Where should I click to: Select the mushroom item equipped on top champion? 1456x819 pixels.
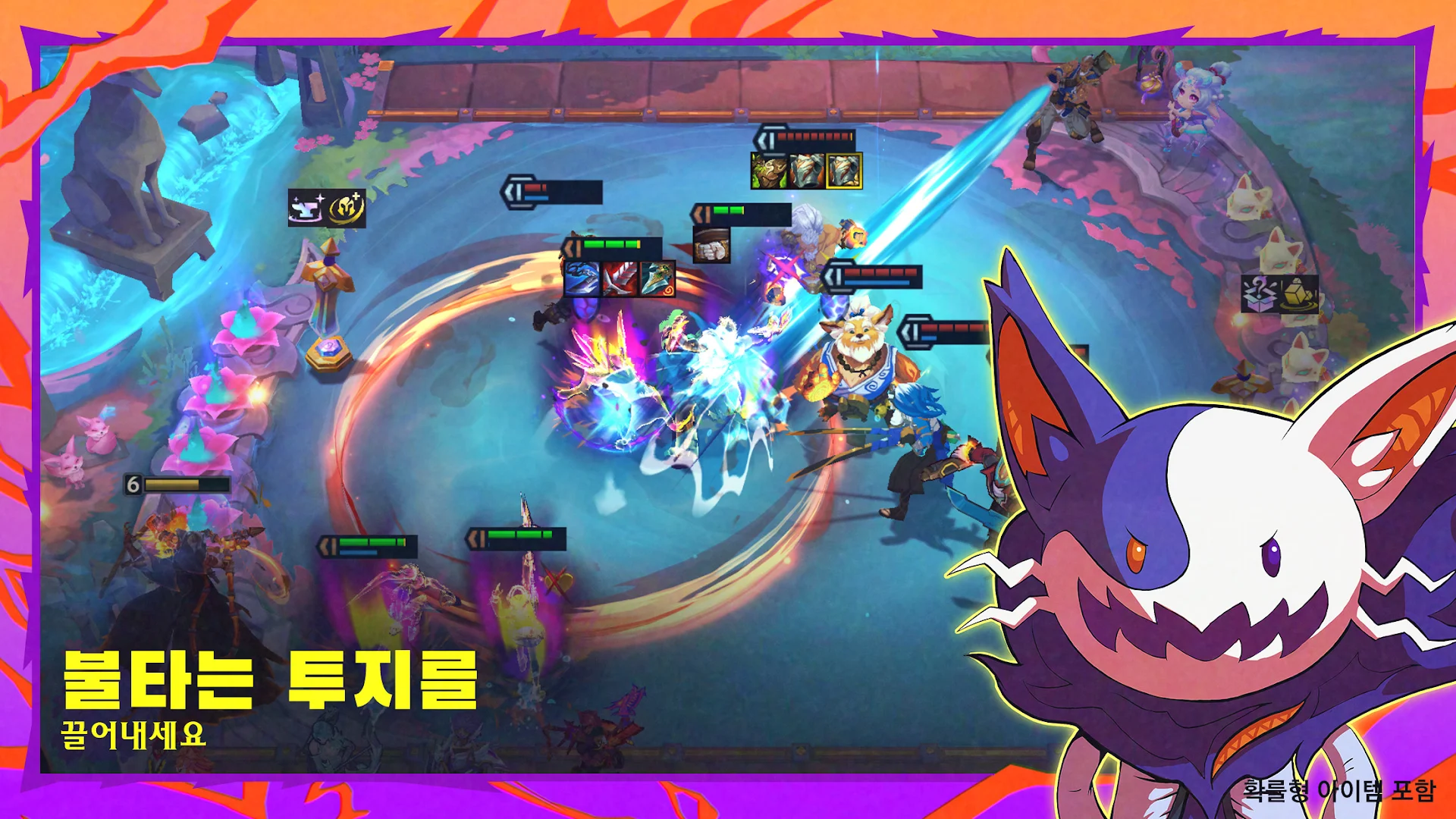pyautogui.click(x=768, y=168)
